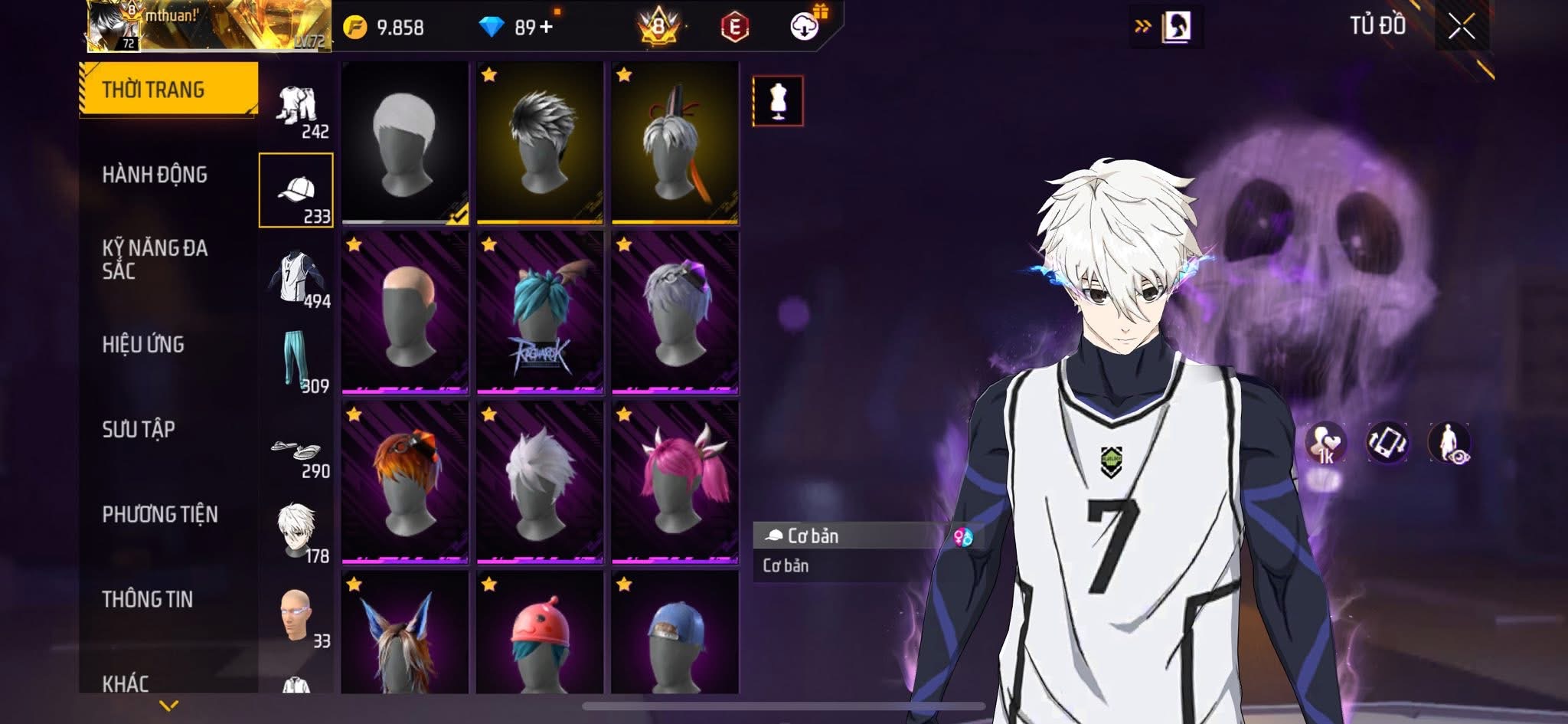Select the jersey tops category
The image size is (1568, 724).
[296, 277]
